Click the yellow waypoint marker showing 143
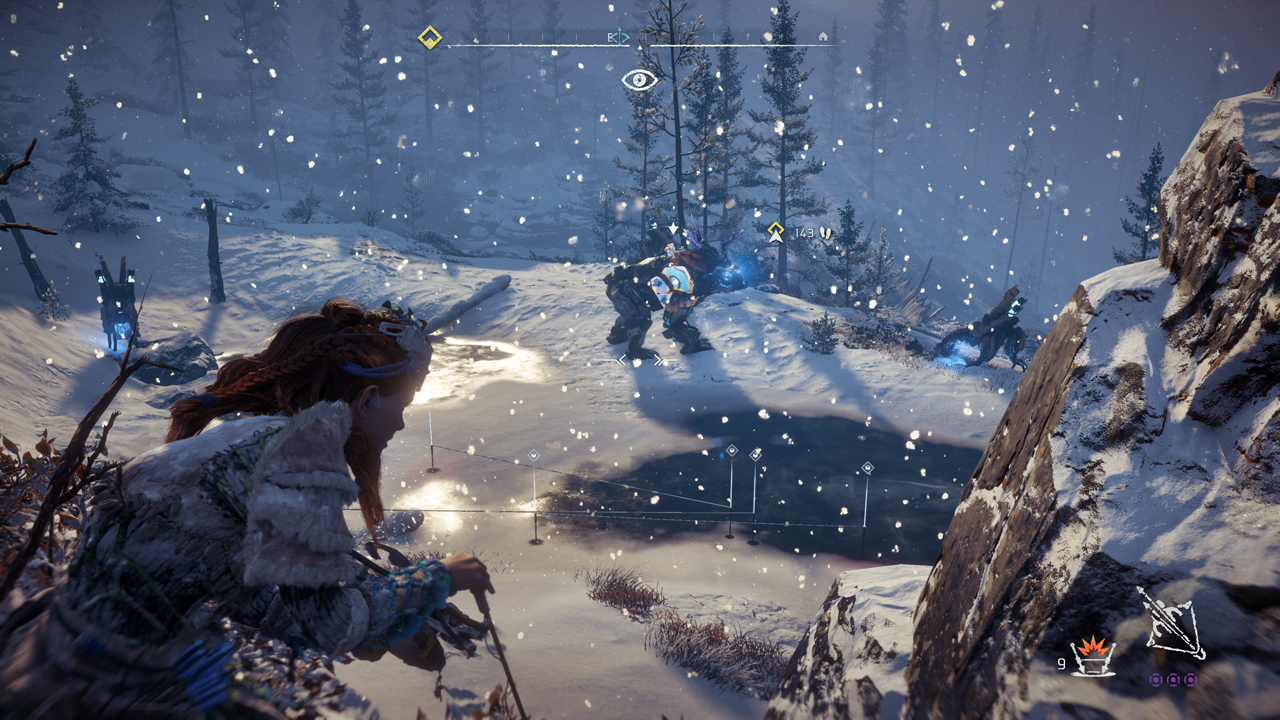 pyautogui.click(x=775, y=232)
